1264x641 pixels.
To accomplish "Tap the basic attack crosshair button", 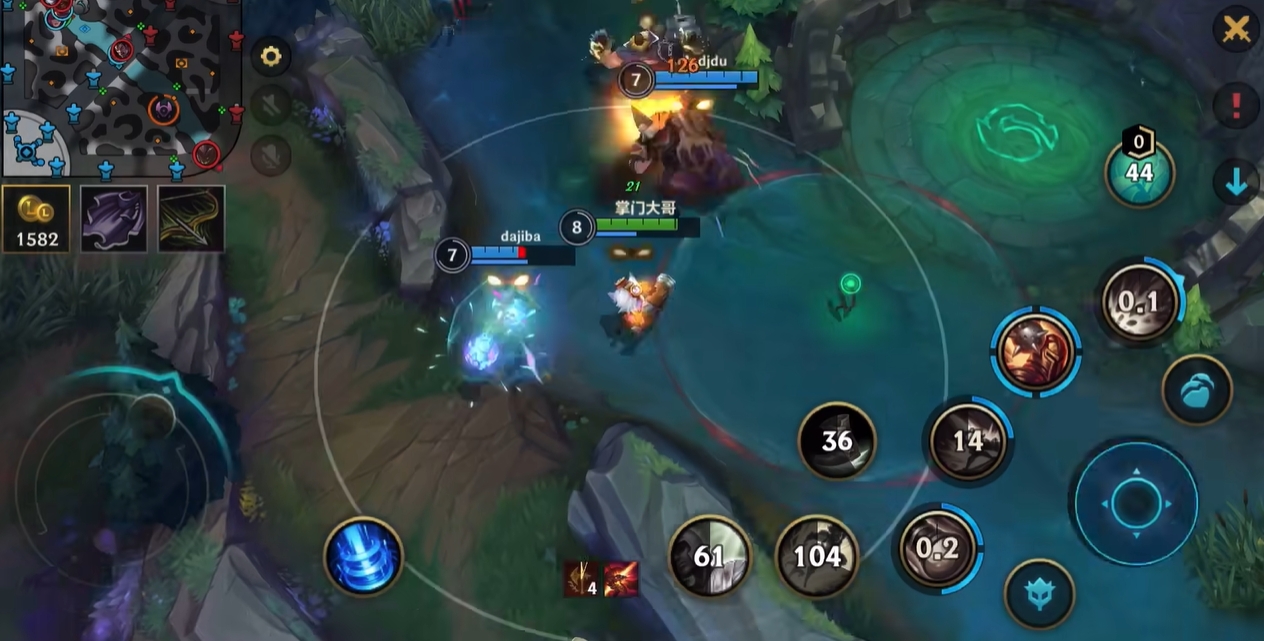I will pos(1135,503).
